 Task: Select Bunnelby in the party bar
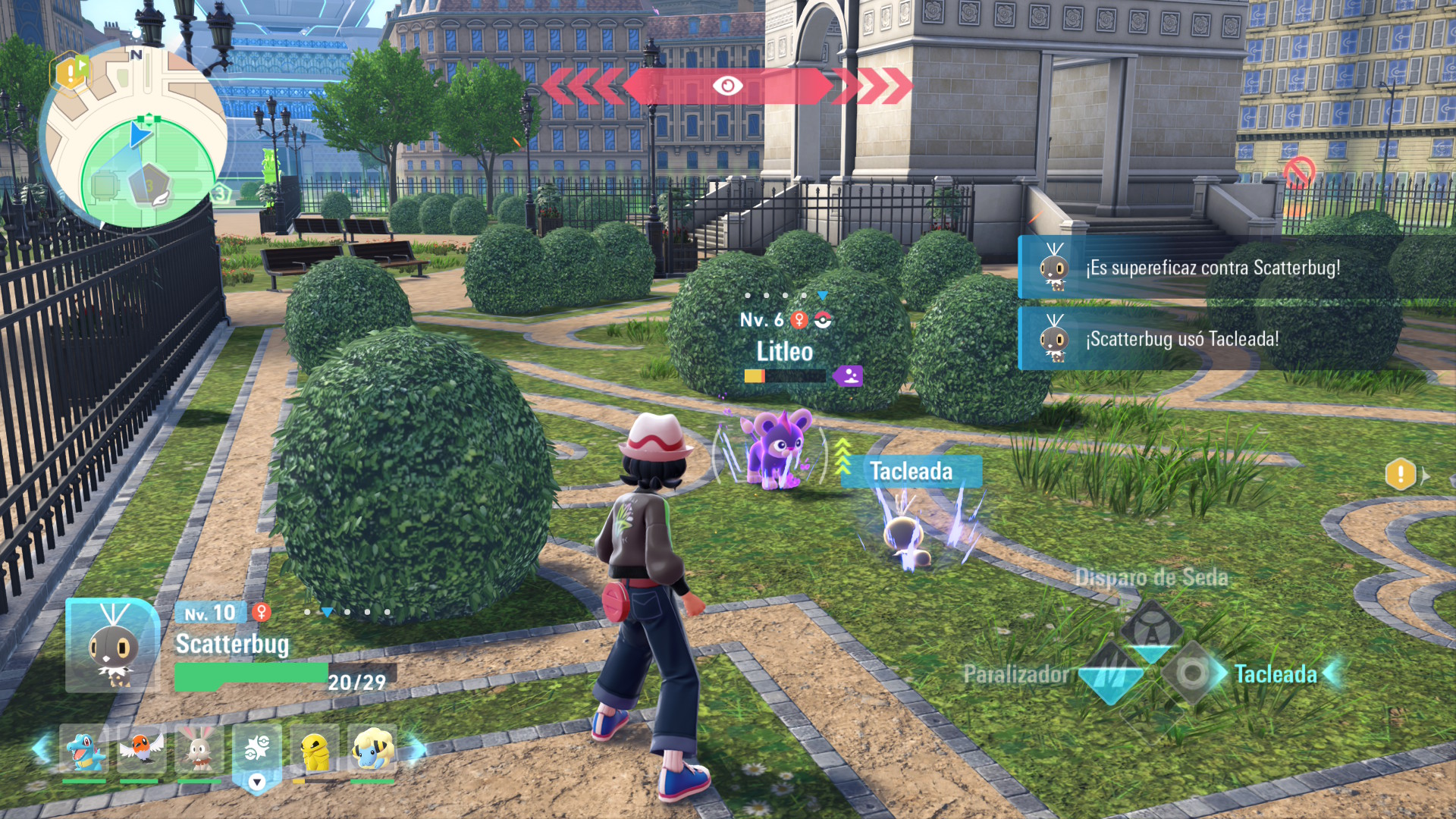point(199,749)
